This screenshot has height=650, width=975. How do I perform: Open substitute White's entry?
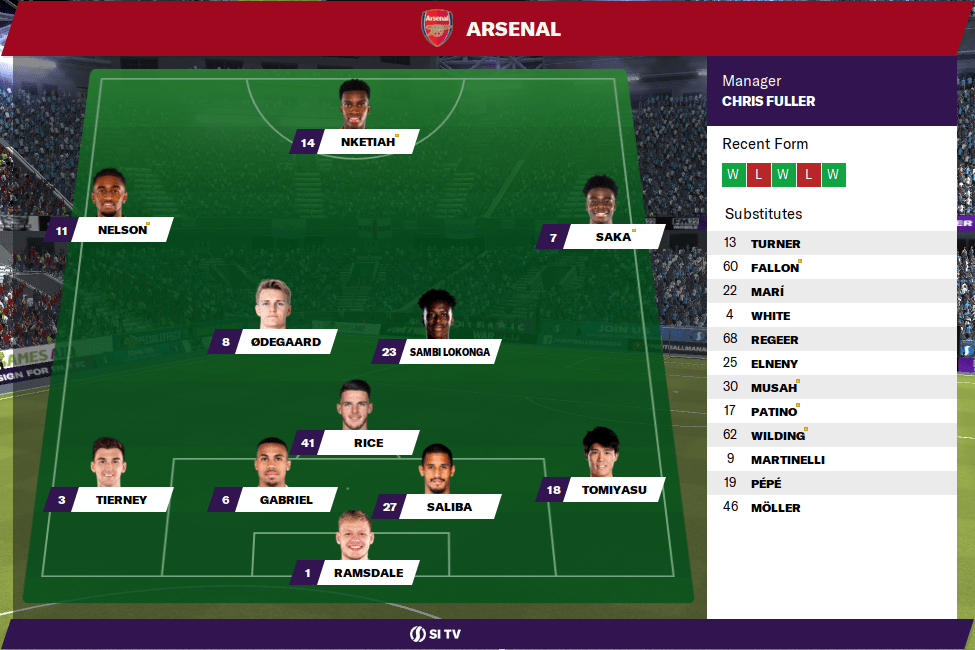[x=770, y=316]
